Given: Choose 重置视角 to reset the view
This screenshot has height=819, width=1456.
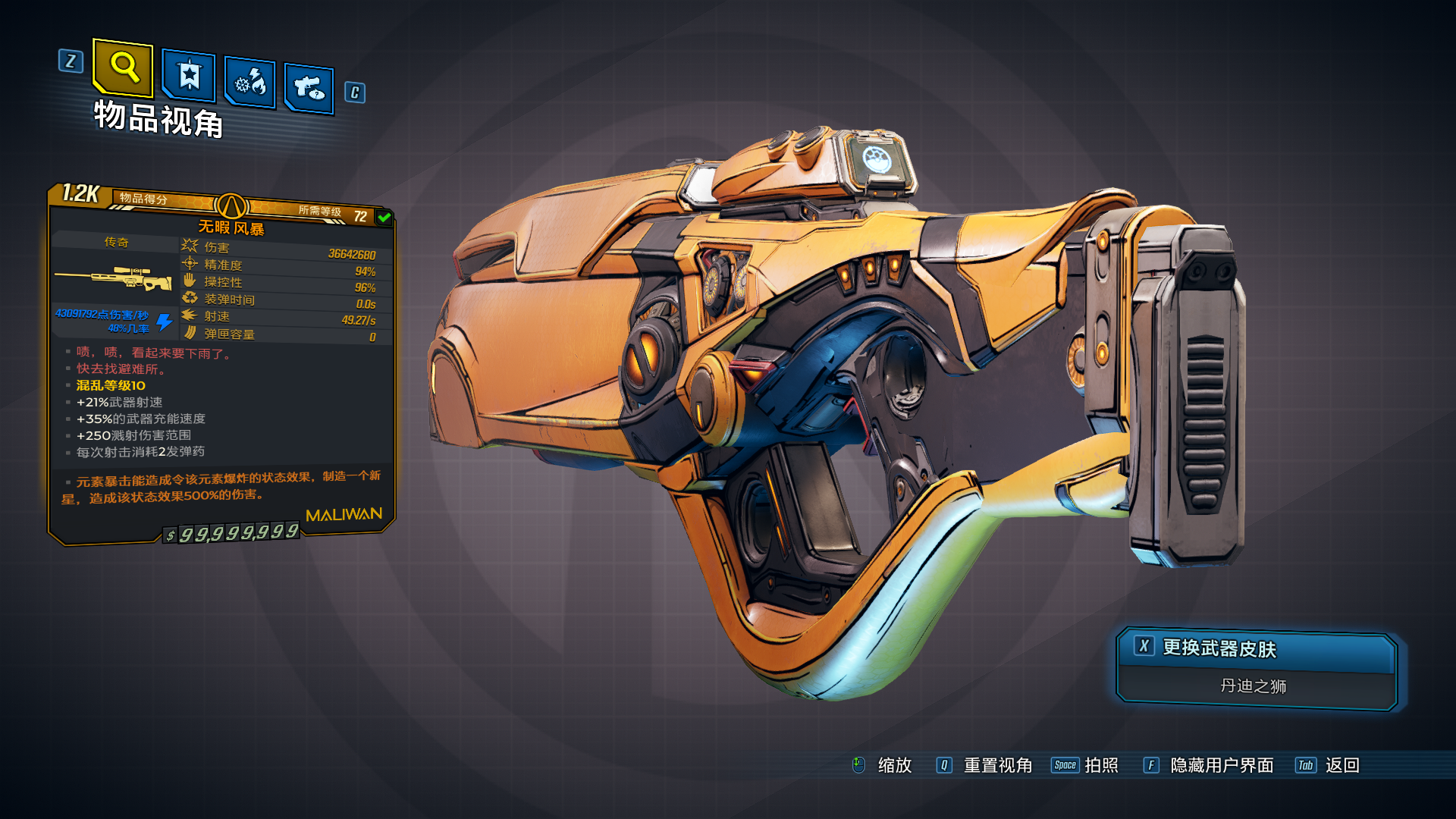Looking at the screenshot, I should pyautogui.click(x=996, y=765).
